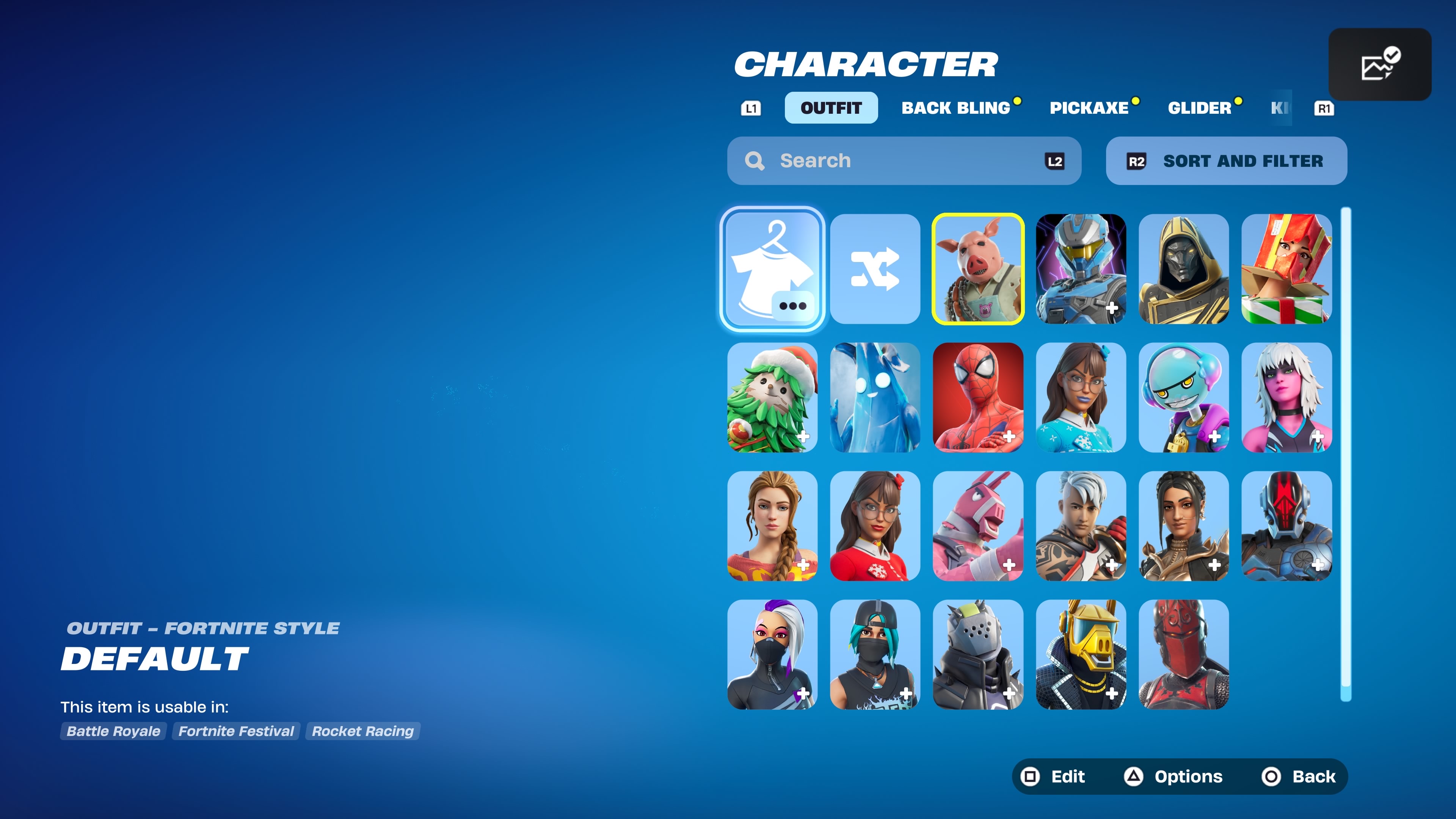Select the default outfit hanger tile

pyautogui.click(x=772, y=269)
